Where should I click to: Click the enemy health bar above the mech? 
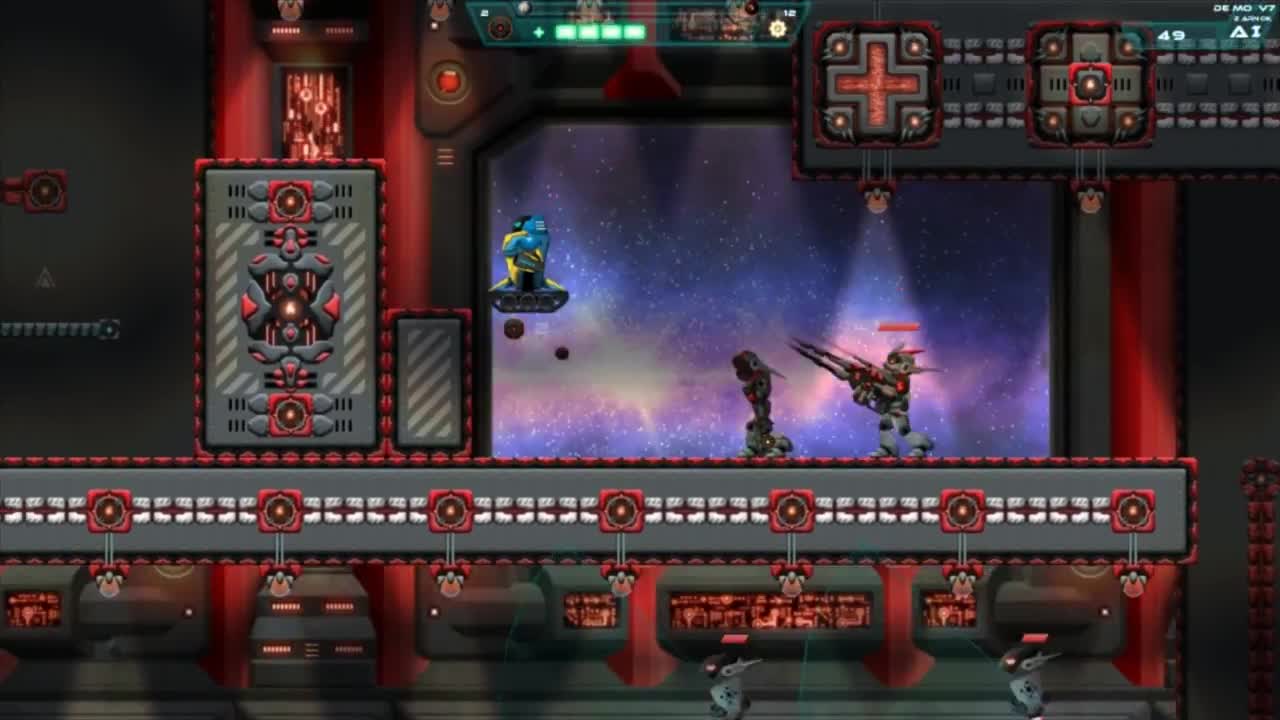coord(898,324)
